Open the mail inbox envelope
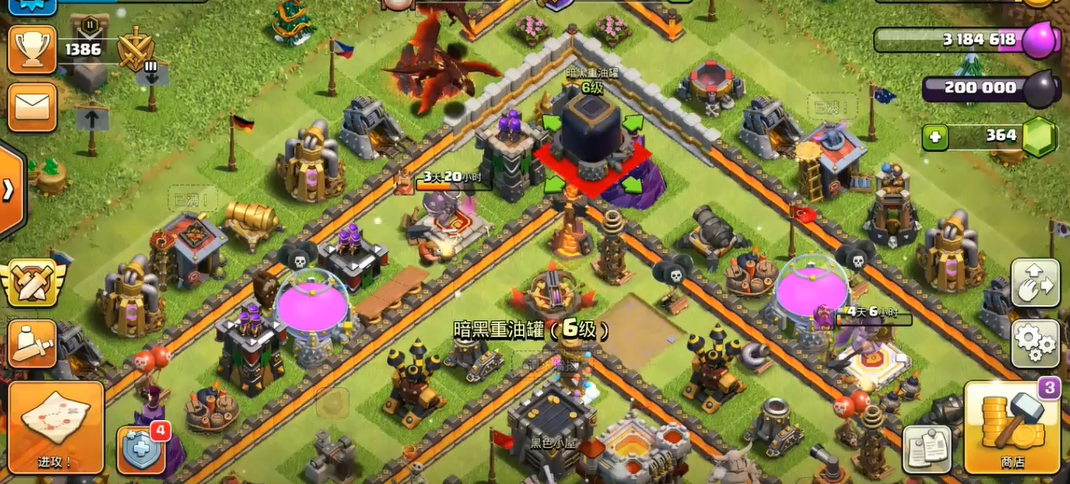 31,105
